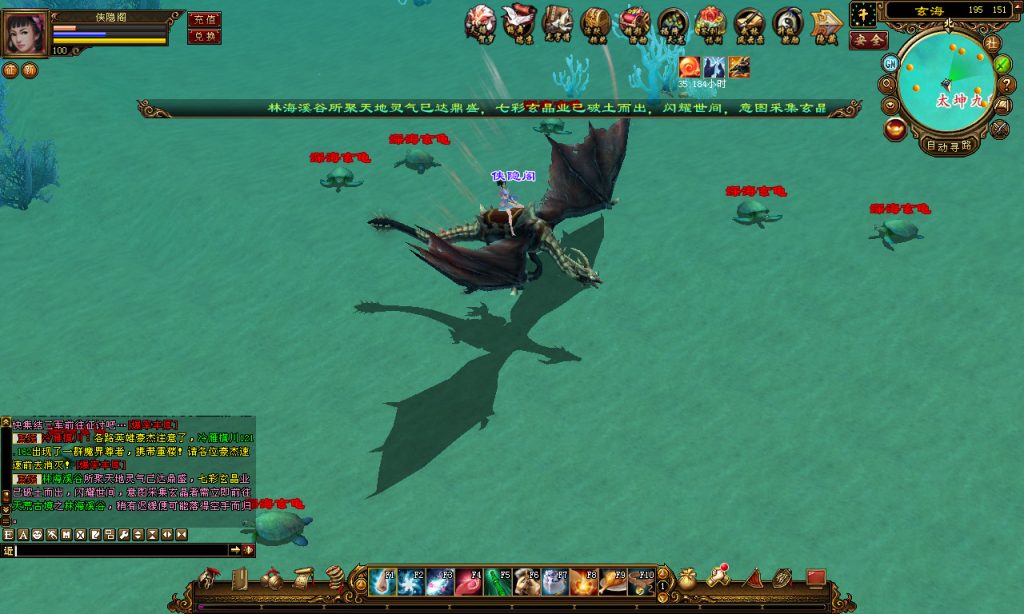Open the helmet character icon on bottom bar

click(209, 578)
